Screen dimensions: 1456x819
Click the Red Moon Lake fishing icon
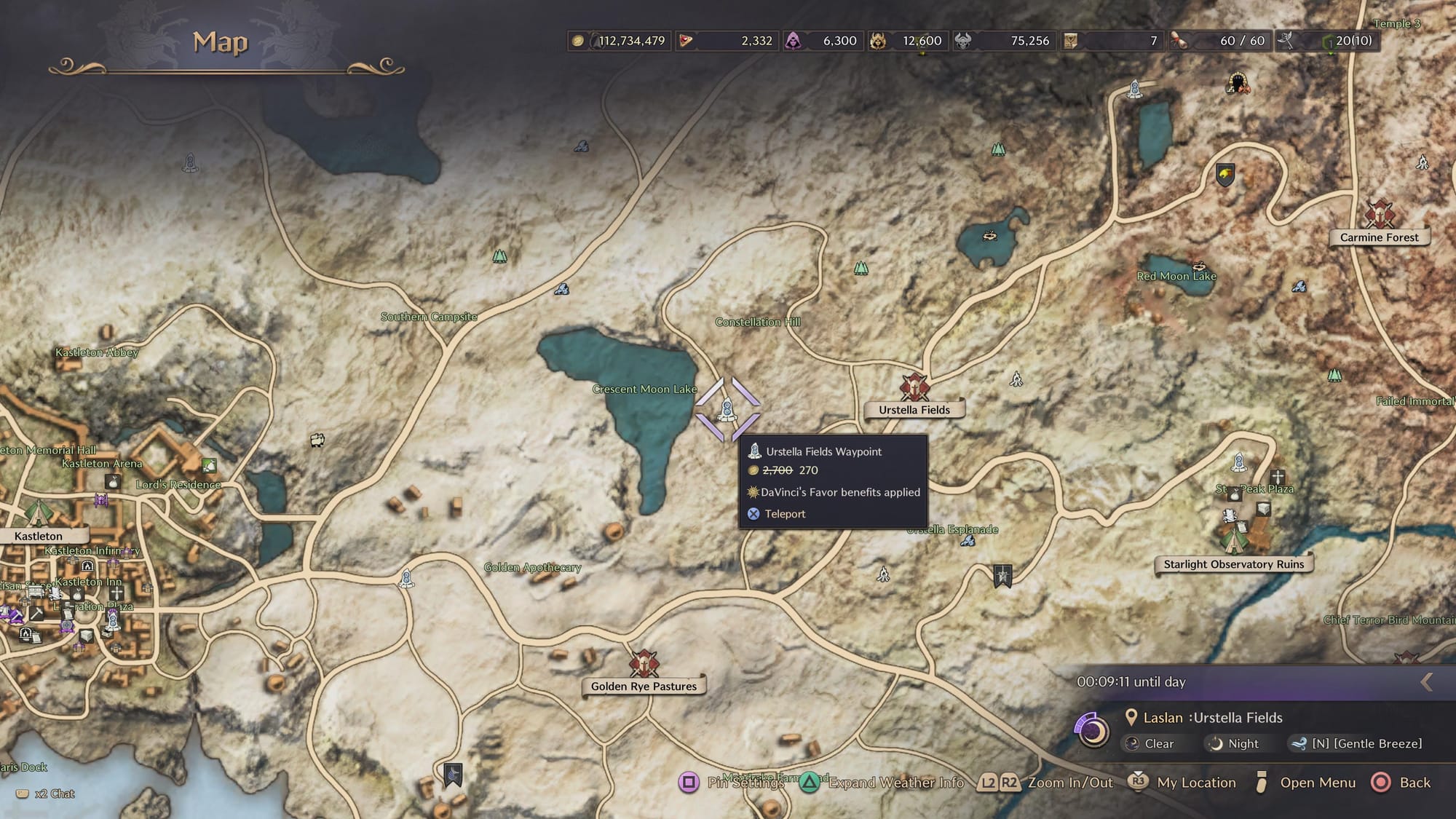(x=1199, y=266)
